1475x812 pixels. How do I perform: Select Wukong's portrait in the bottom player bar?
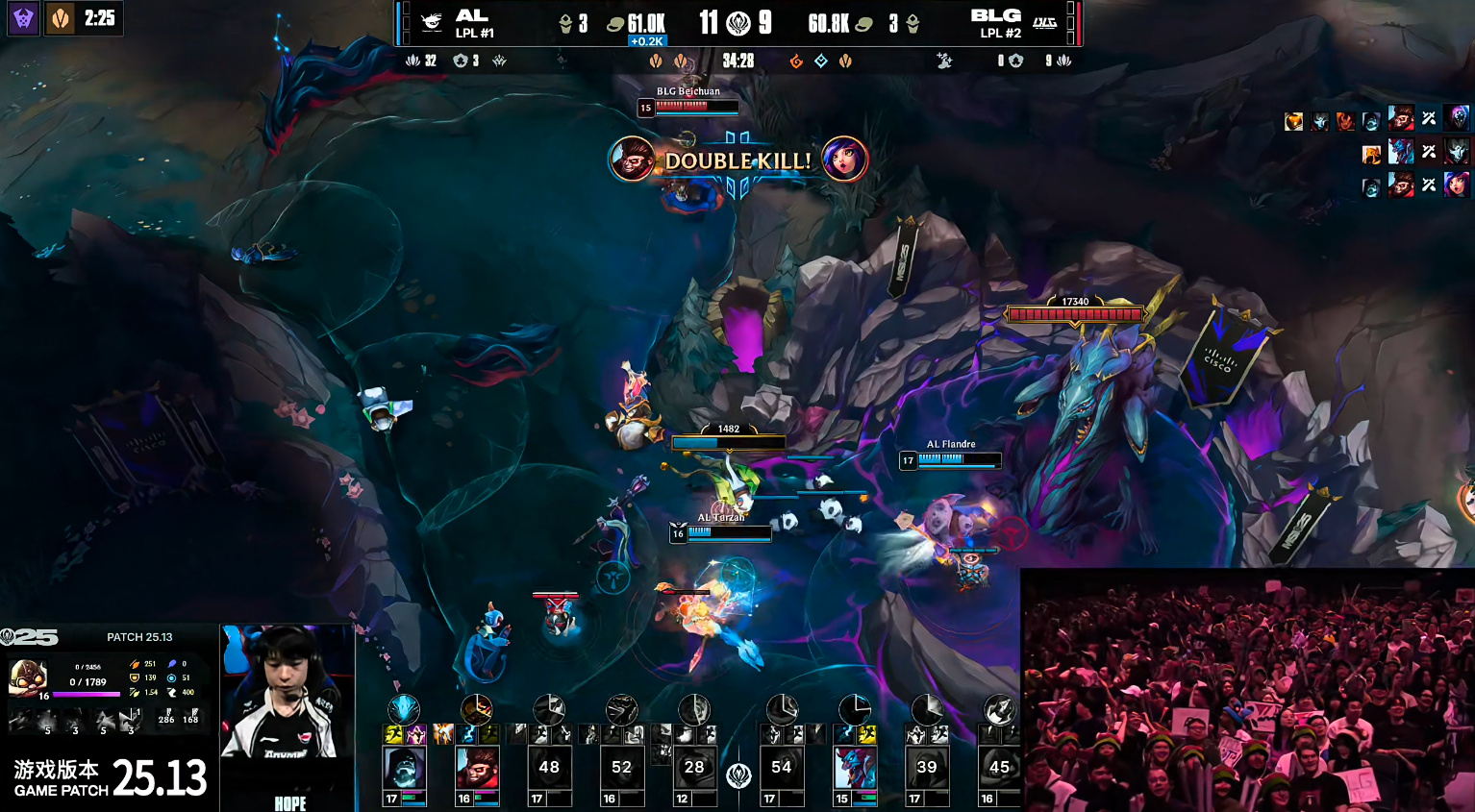(476, 768)
